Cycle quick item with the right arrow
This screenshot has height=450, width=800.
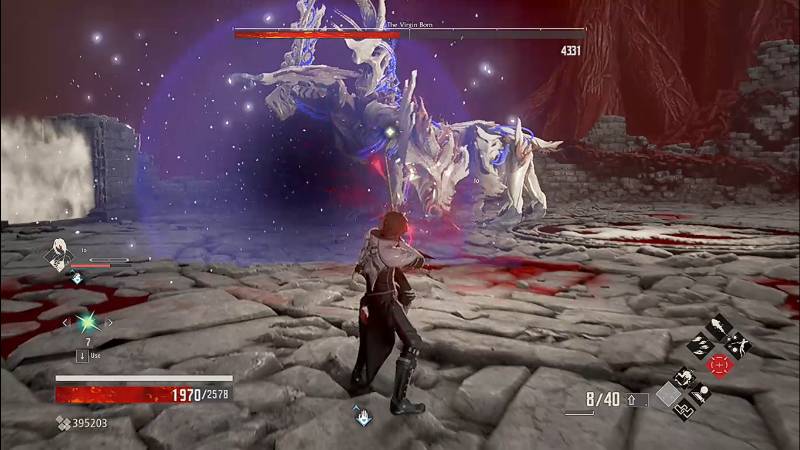click(108, 322)
